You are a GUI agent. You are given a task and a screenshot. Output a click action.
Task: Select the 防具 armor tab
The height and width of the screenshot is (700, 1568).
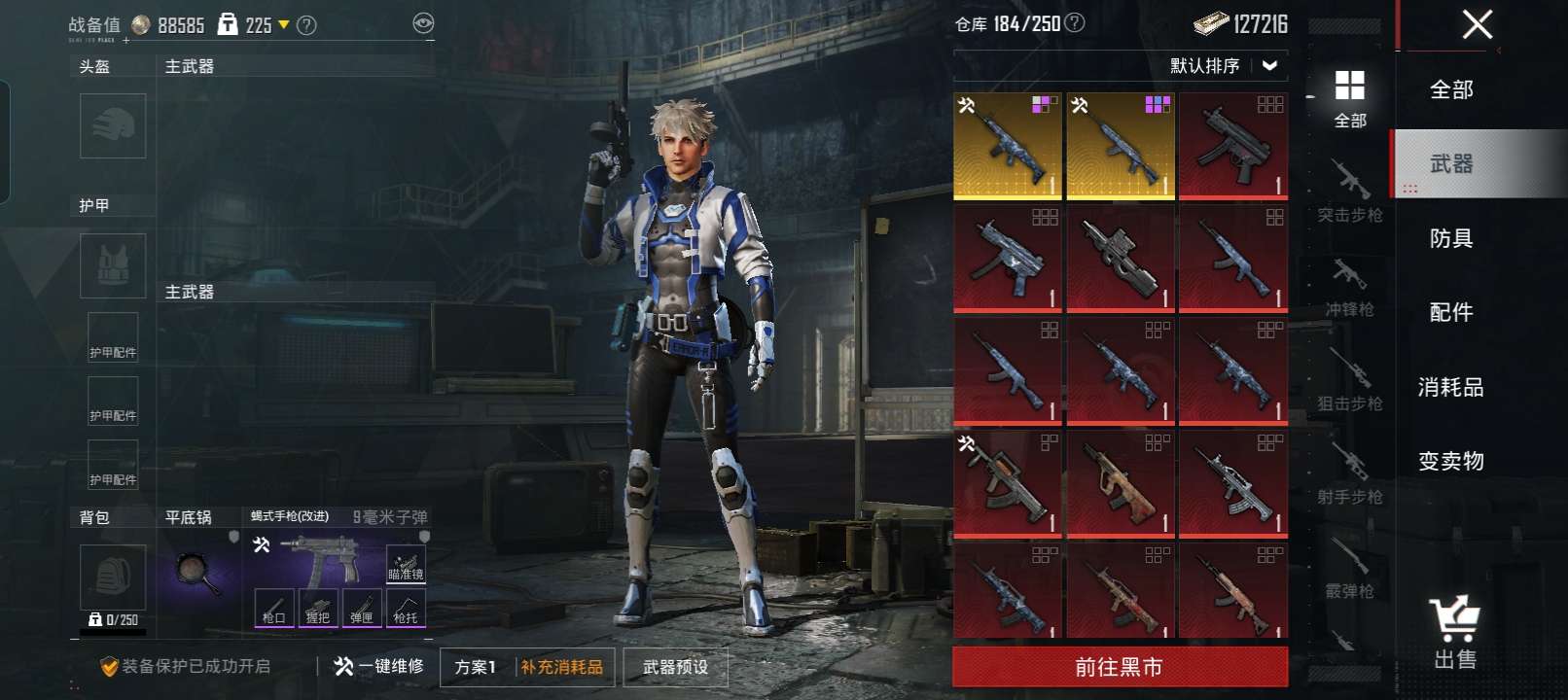pos(1450,239)
